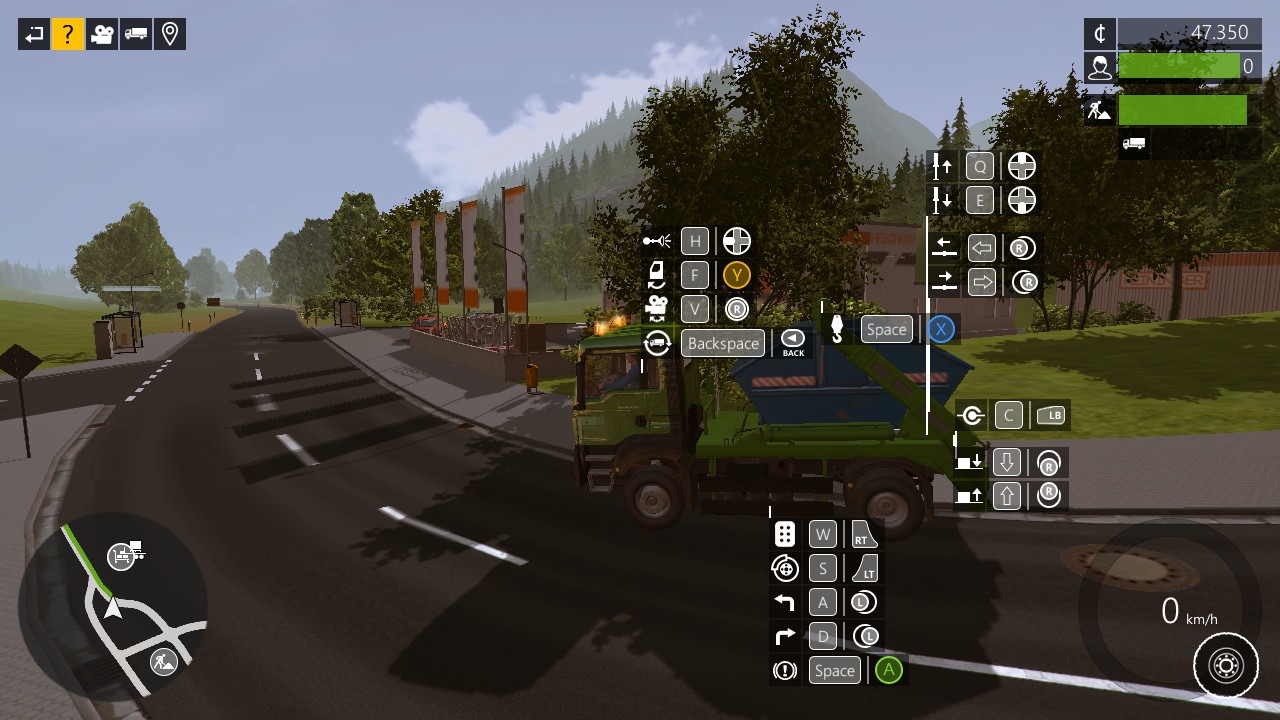Open the map pin location button
The image size is (1280, 720).
click(170, 35)
